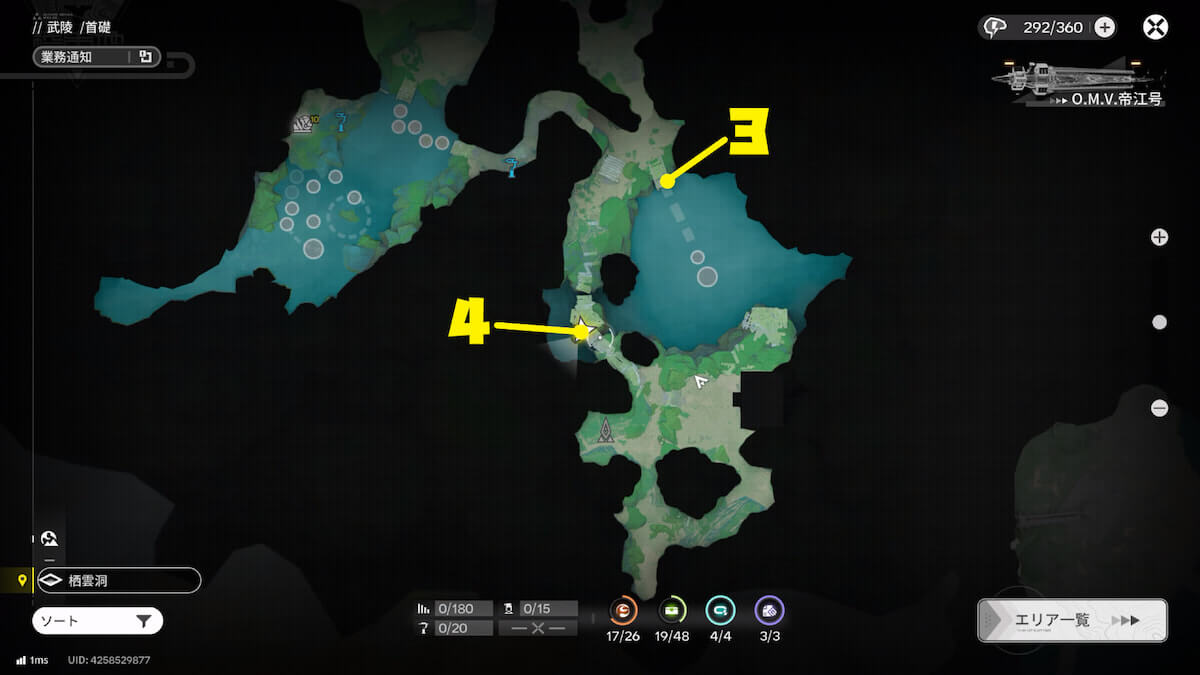Close the map with the X button
Viewport: 1200px width, 675px height.
[1155, 27]
